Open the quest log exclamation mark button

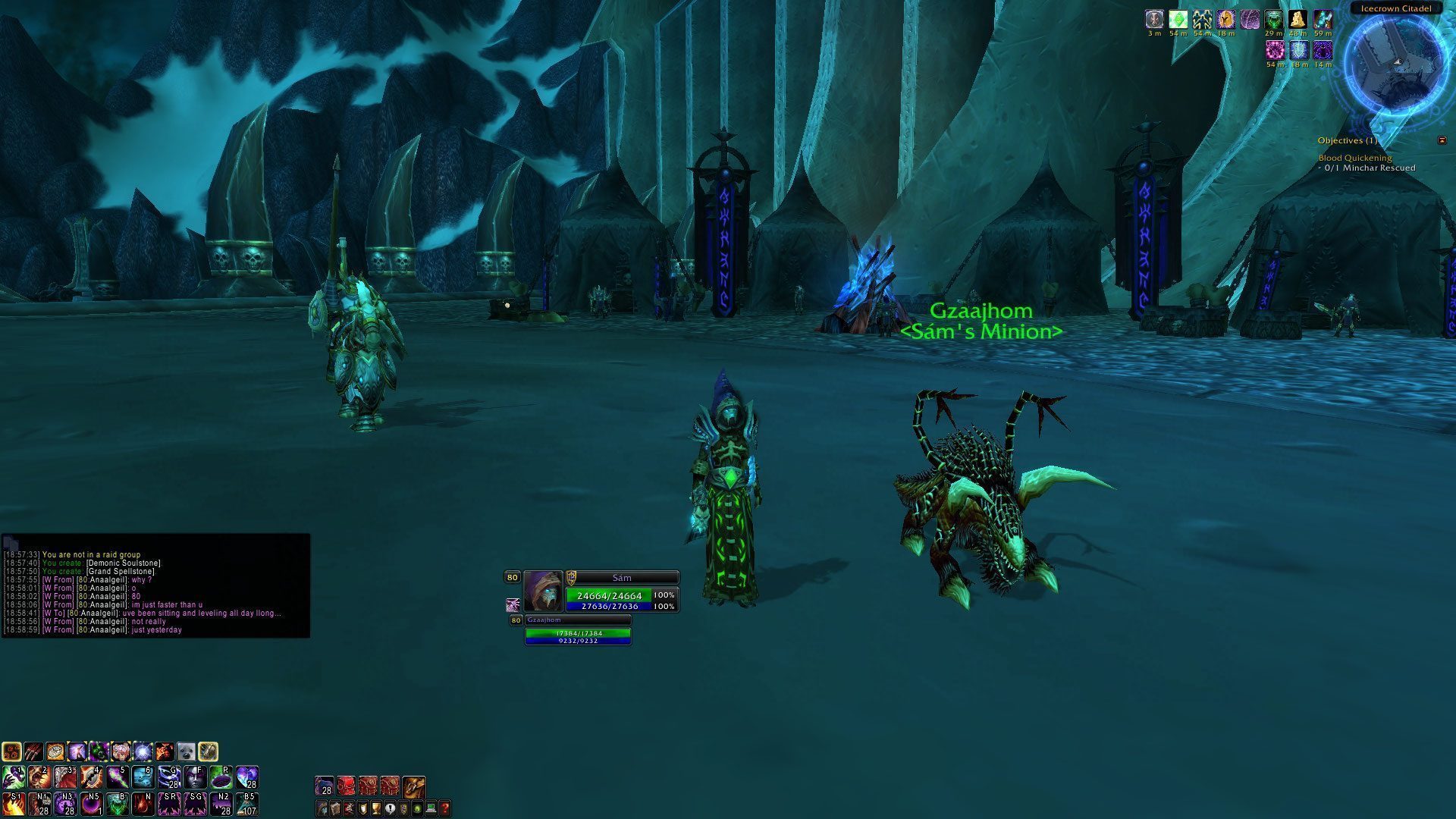pyautogui.click(x=390, y=809)
